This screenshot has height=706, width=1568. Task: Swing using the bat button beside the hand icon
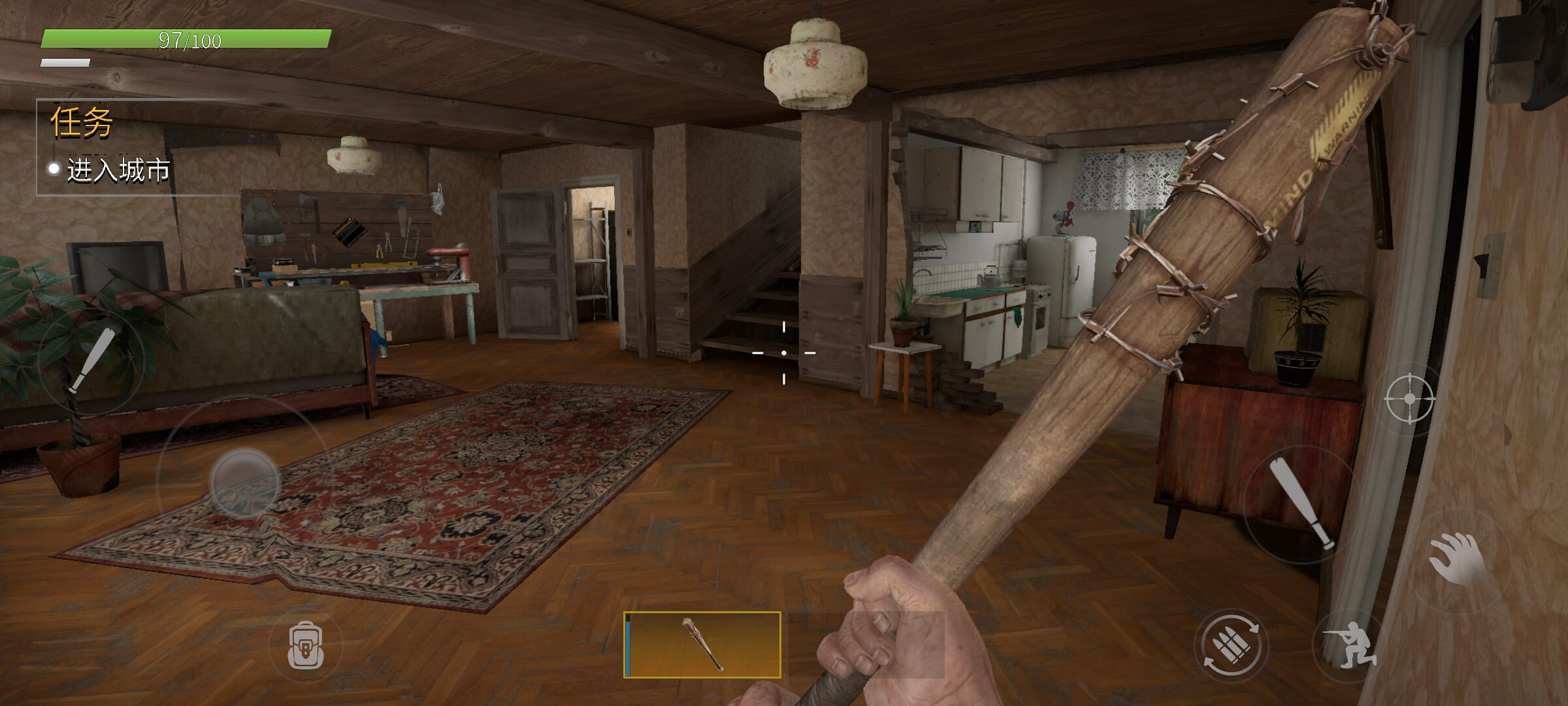1301,502
